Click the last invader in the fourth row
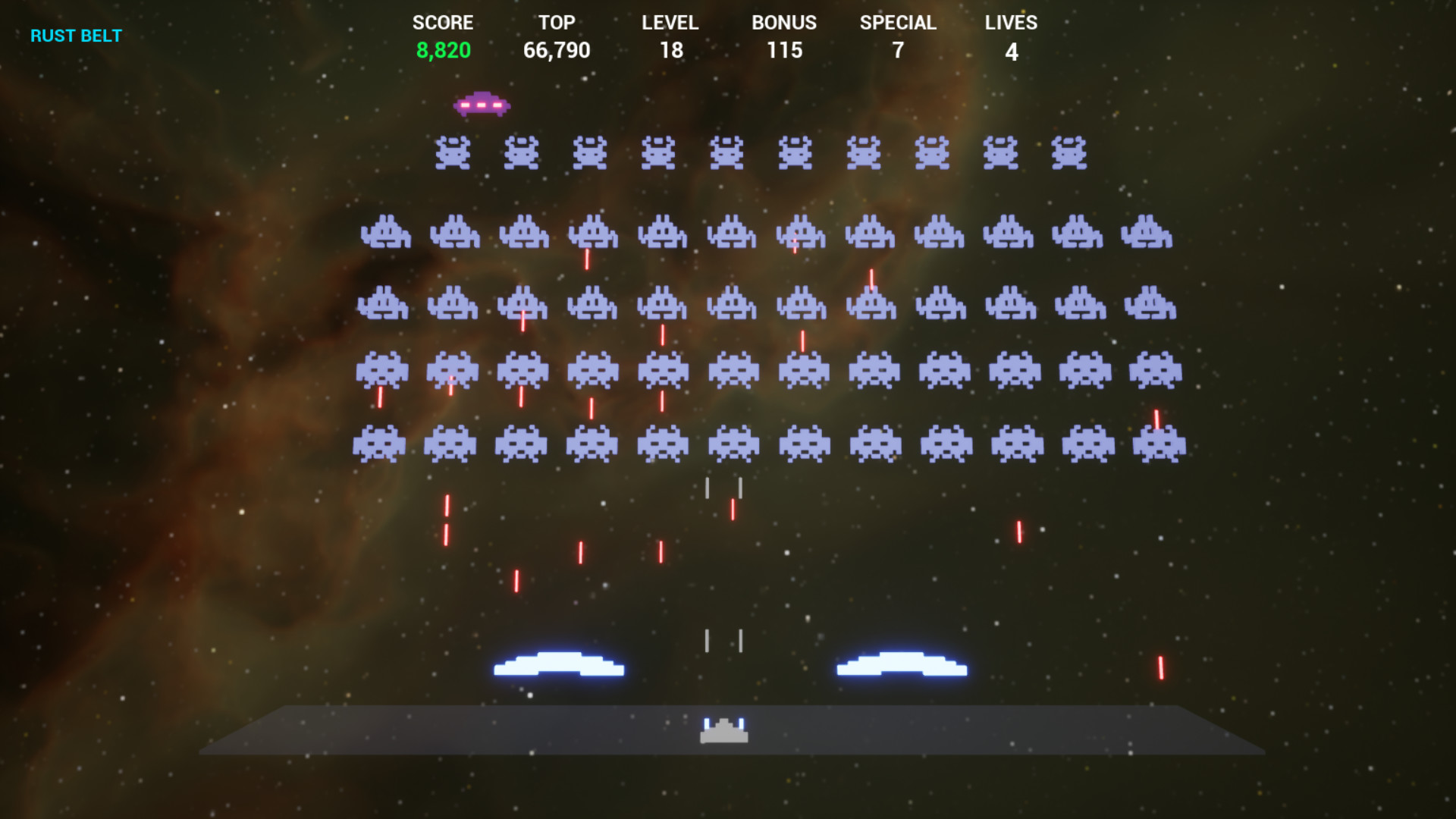The width and height of the screenshot is (1456, 819). point(1156,371)
